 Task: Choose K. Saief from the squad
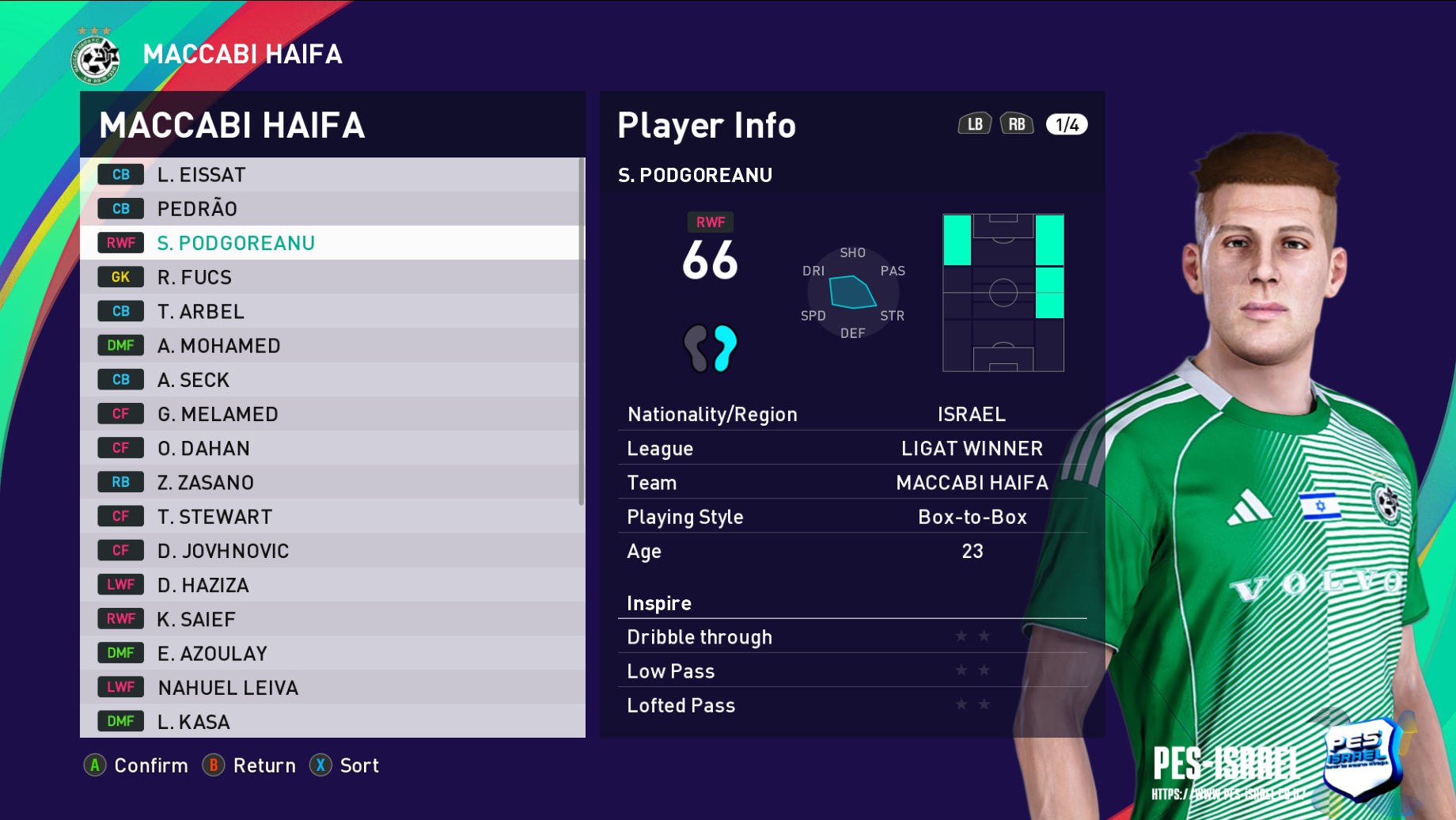point(332,619)
